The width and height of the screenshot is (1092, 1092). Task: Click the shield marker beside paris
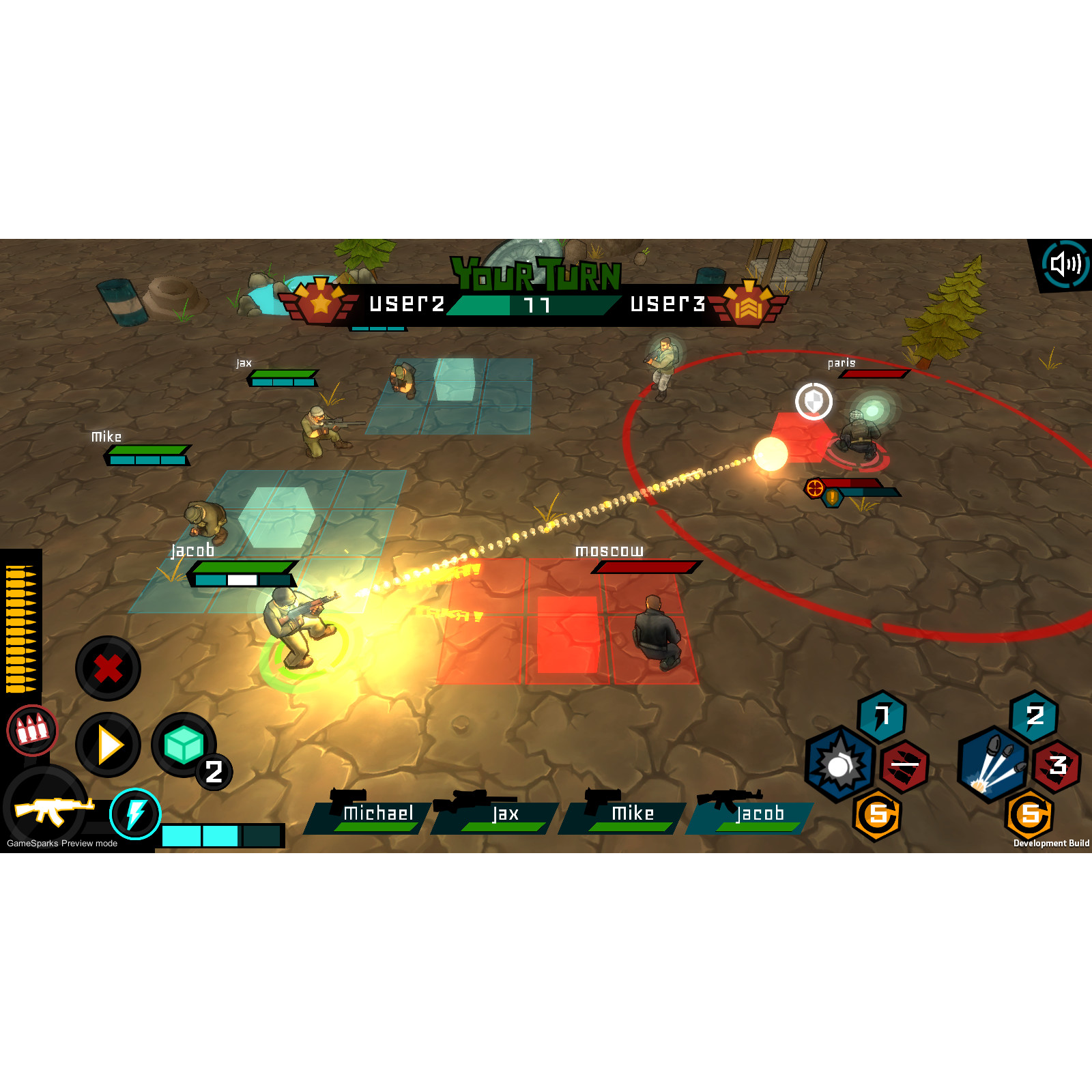click(814, 401)
